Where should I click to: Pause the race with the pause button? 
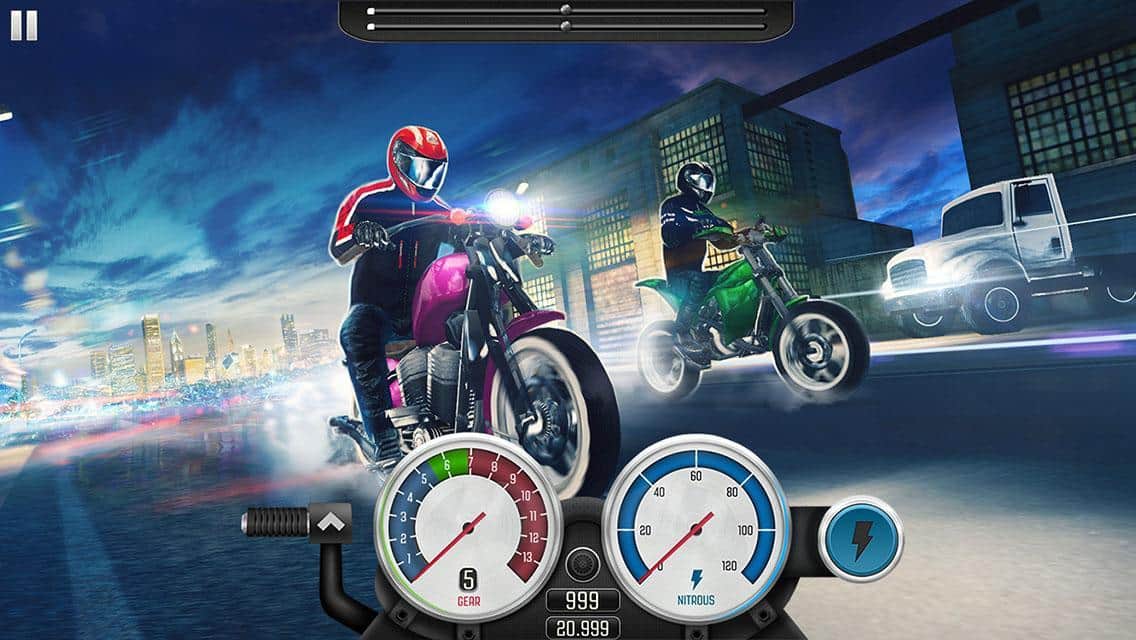(x=24, y=26)
